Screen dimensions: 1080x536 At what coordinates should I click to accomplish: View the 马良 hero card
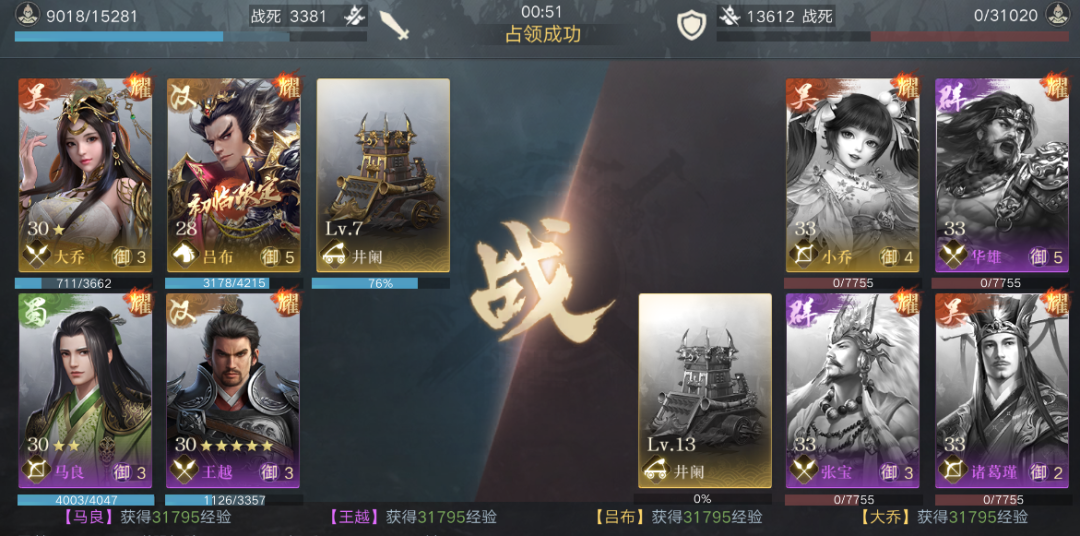[x=85, y=390]
